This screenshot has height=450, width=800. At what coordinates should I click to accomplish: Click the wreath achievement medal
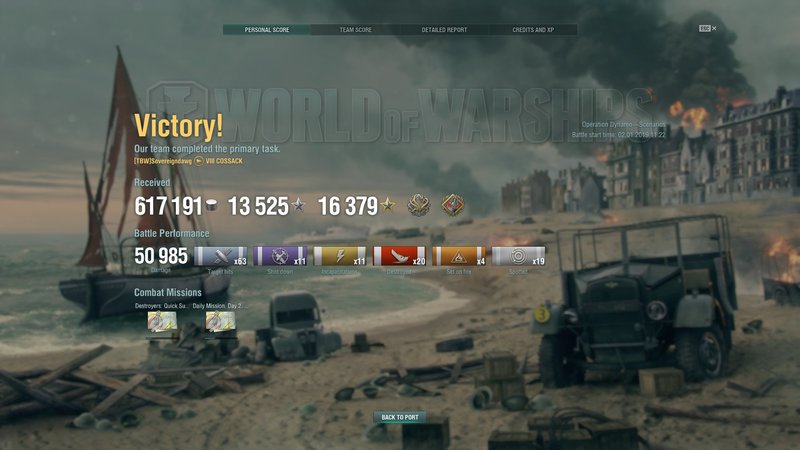[x=418, y=205]
